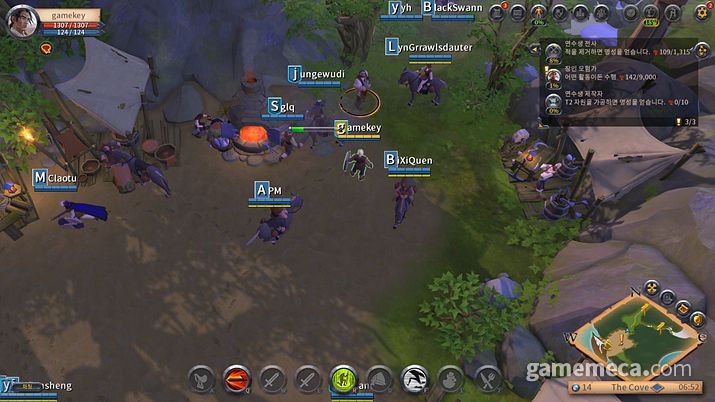Activate the sprinting figure ability
The width and height of the screenshot is (715, 402).
[x=415, y=379]
